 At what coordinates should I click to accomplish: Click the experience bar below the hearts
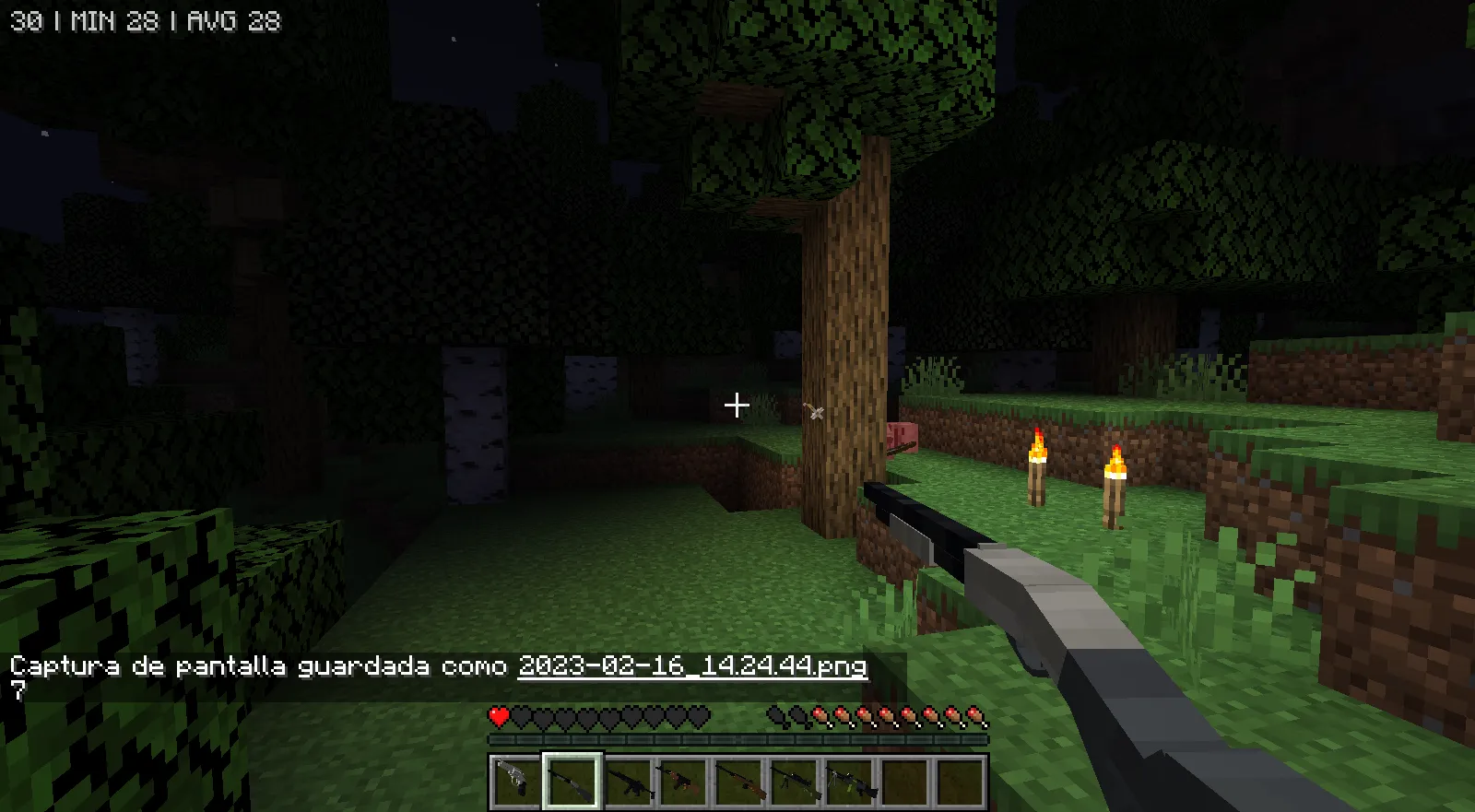737,738
